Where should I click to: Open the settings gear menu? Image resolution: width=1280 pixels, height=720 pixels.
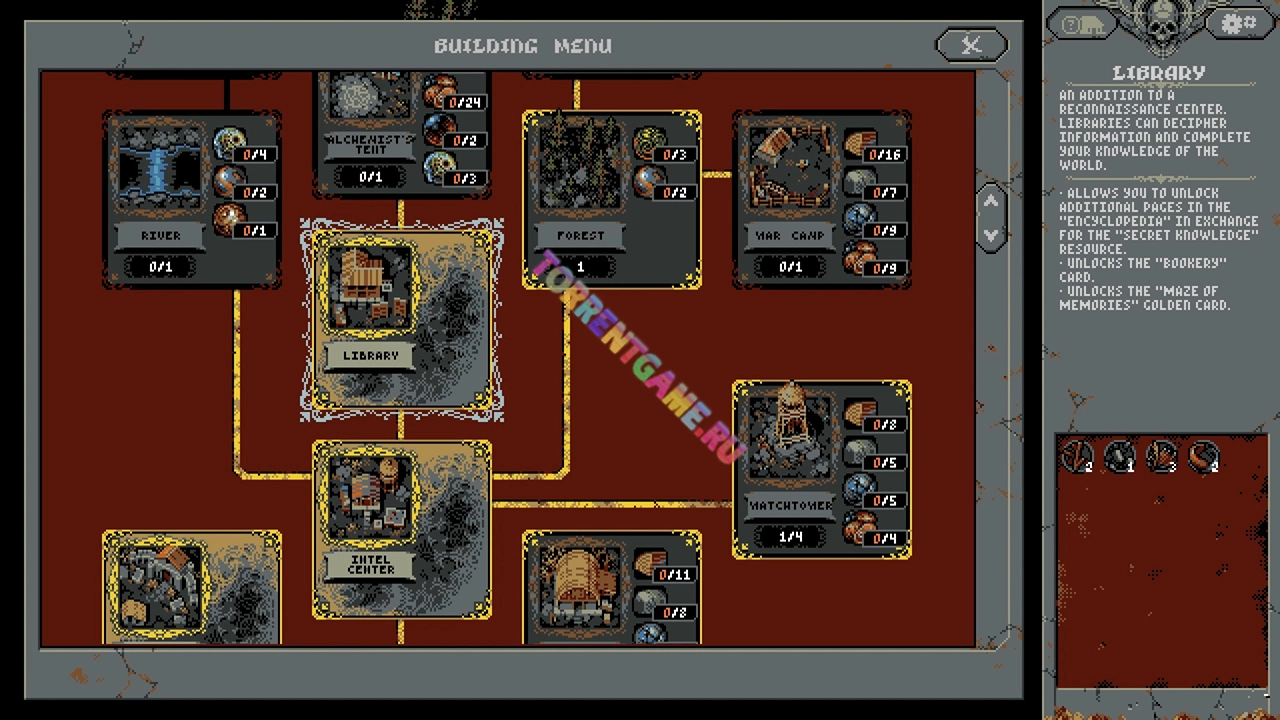coord(1238,24)
